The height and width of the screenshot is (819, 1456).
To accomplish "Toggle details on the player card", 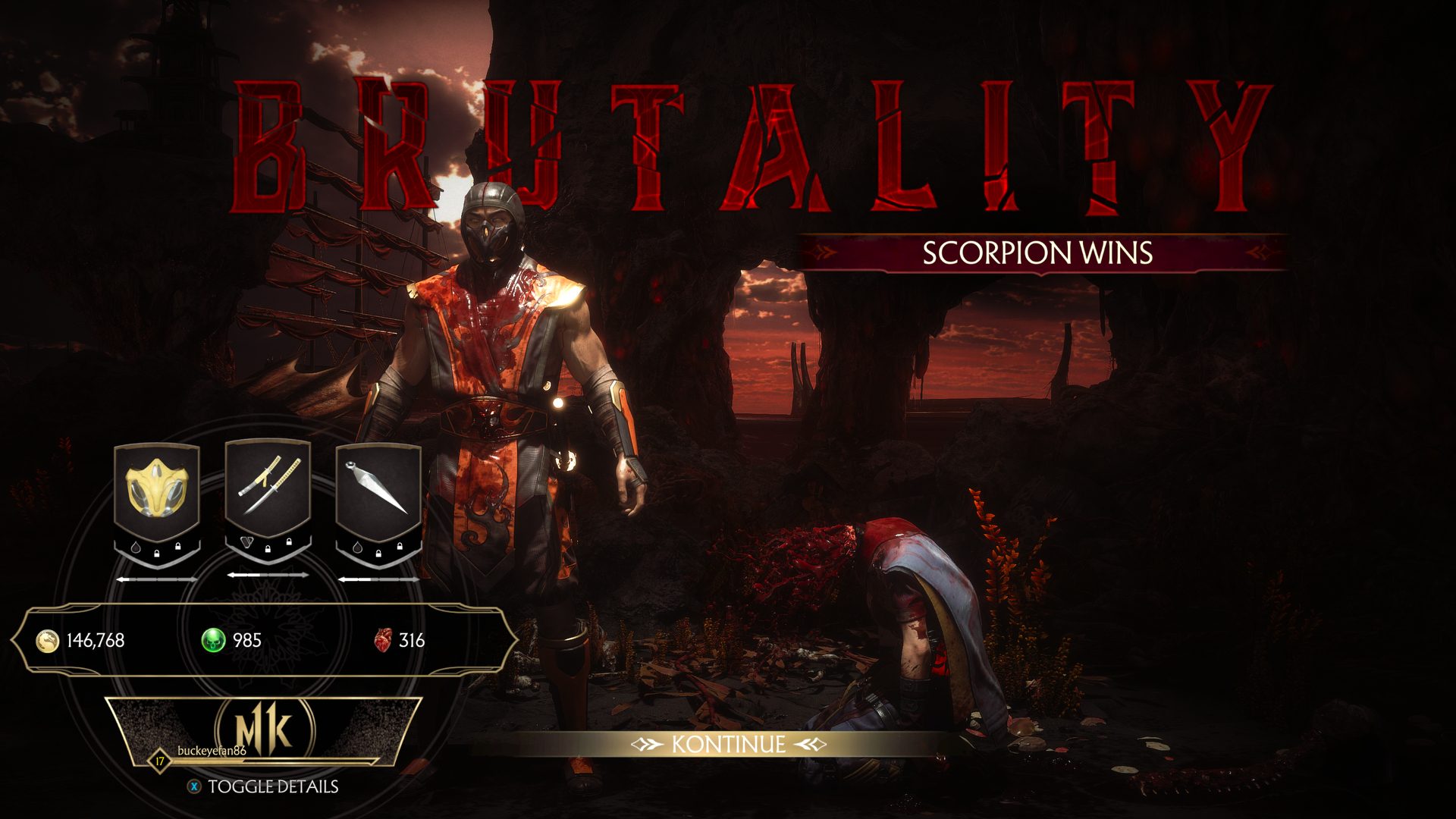I will point(263,786).
